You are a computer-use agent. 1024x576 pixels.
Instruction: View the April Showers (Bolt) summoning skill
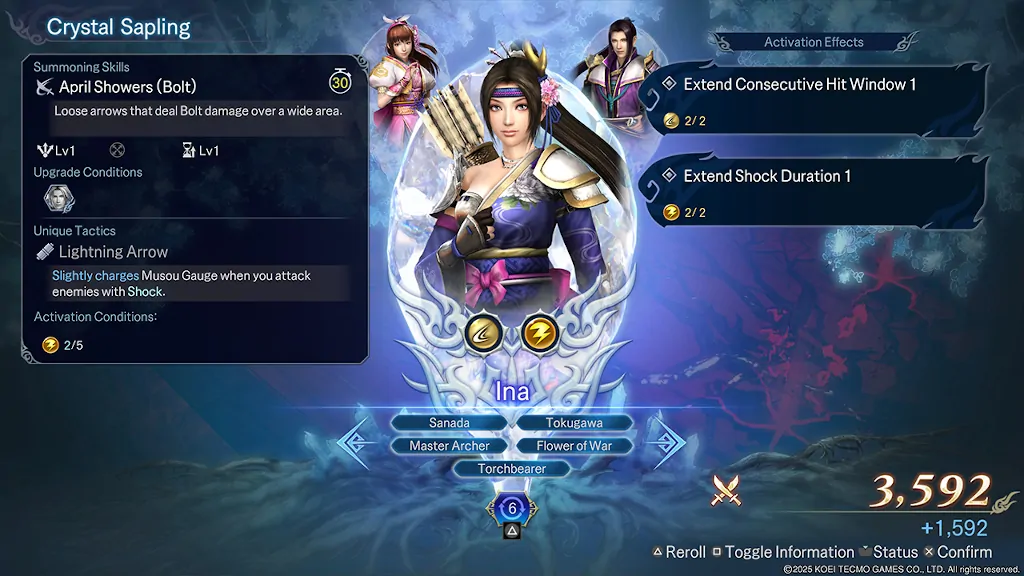click(x=127, y=87)
